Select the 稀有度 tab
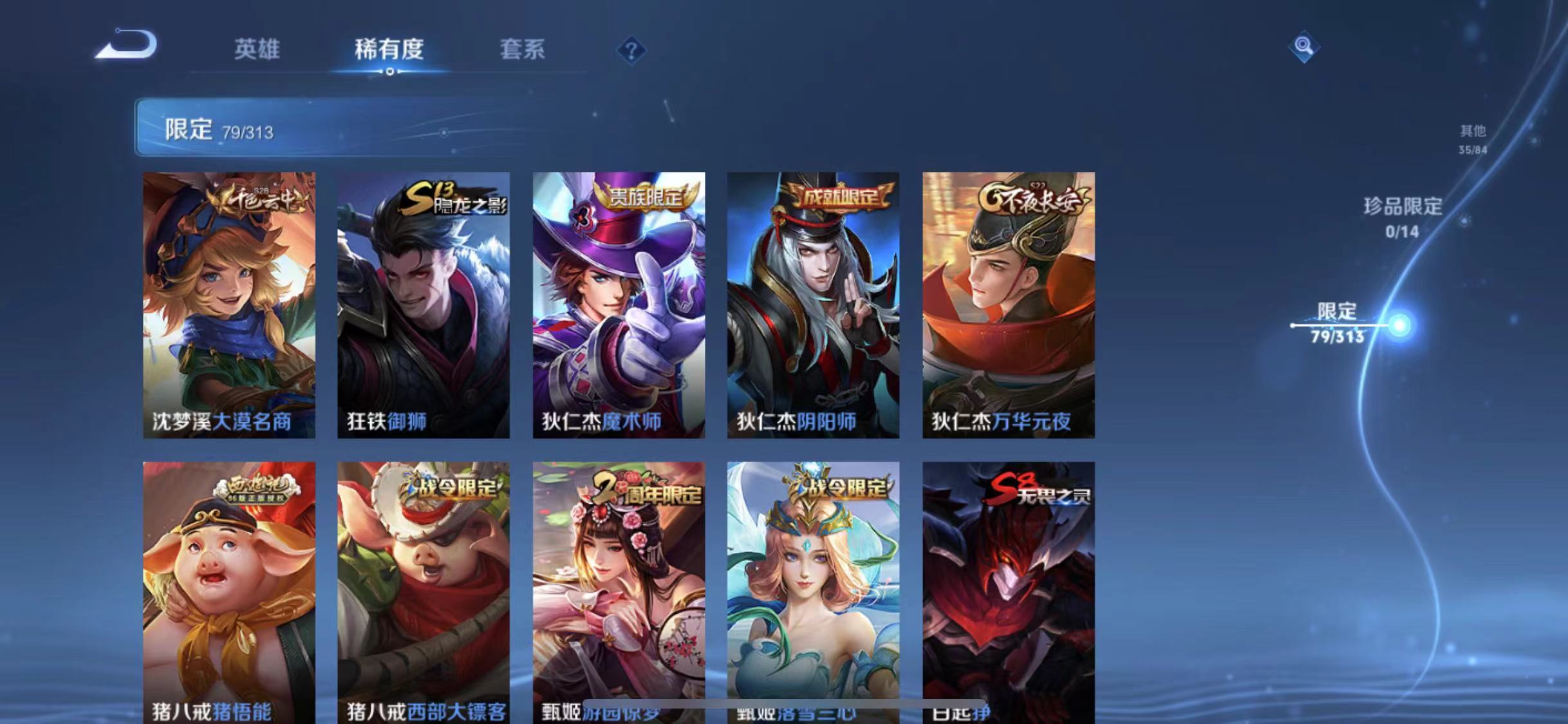 click(389, 50)
